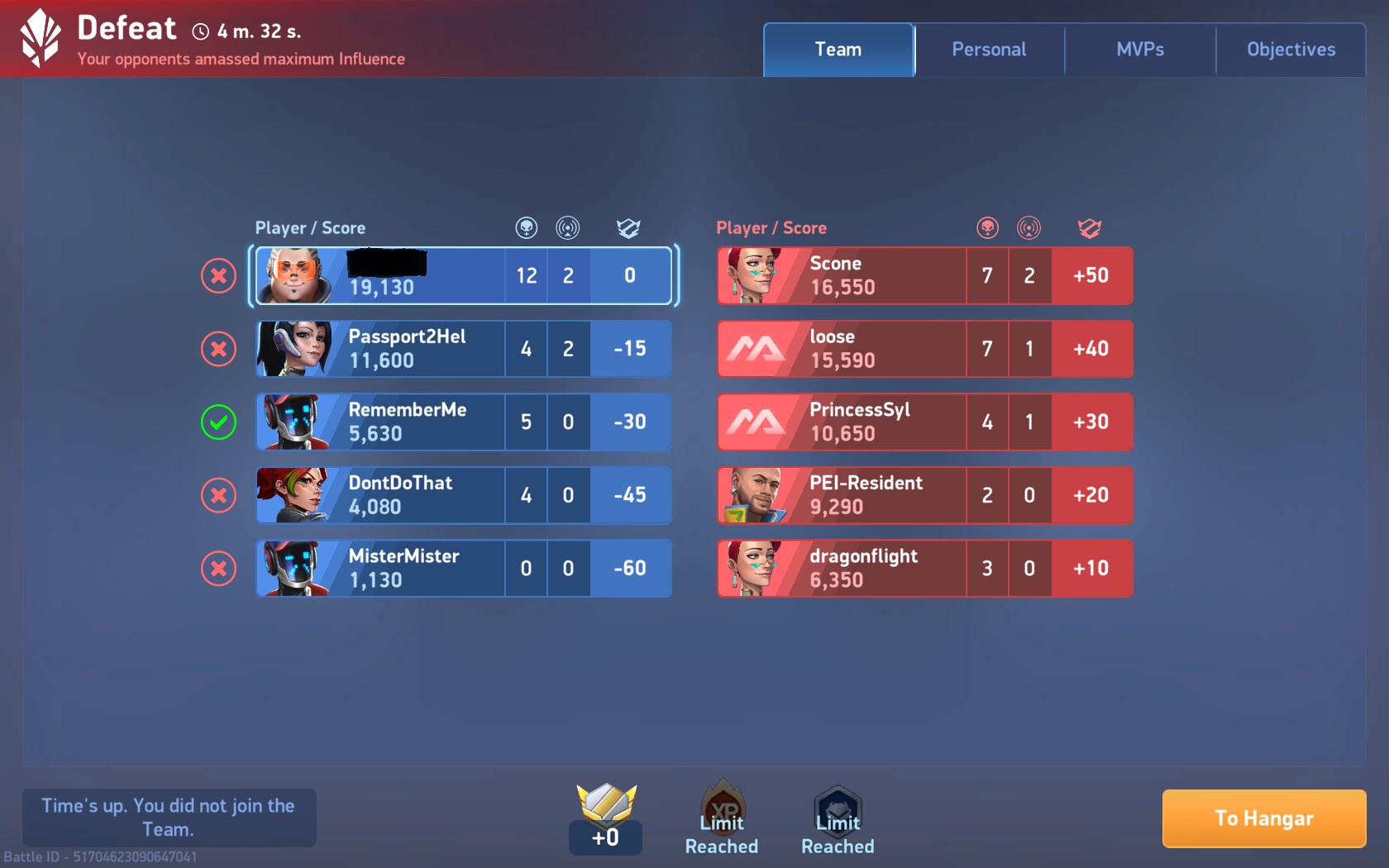1389x868 pixels.
Task: Open the Personal stats tab
Action: click(989, 50)
